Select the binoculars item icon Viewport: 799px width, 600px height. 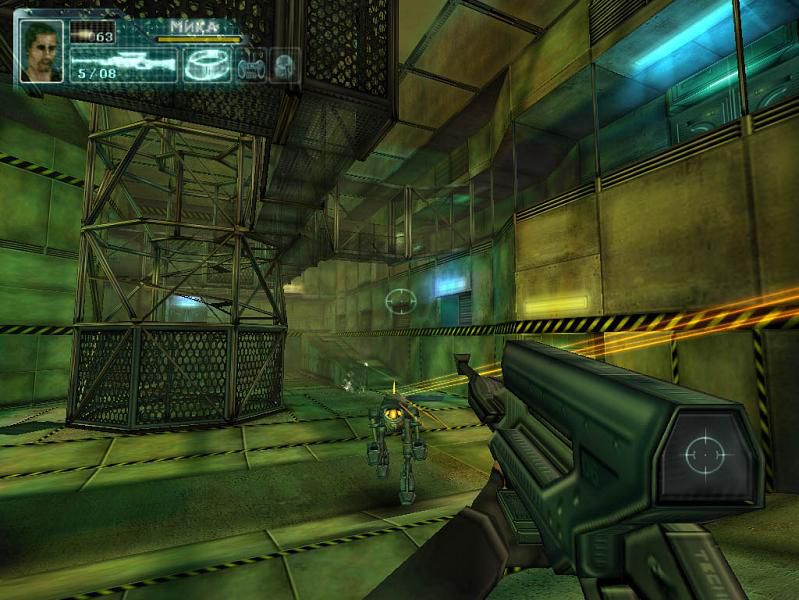(x=250, y=65)
